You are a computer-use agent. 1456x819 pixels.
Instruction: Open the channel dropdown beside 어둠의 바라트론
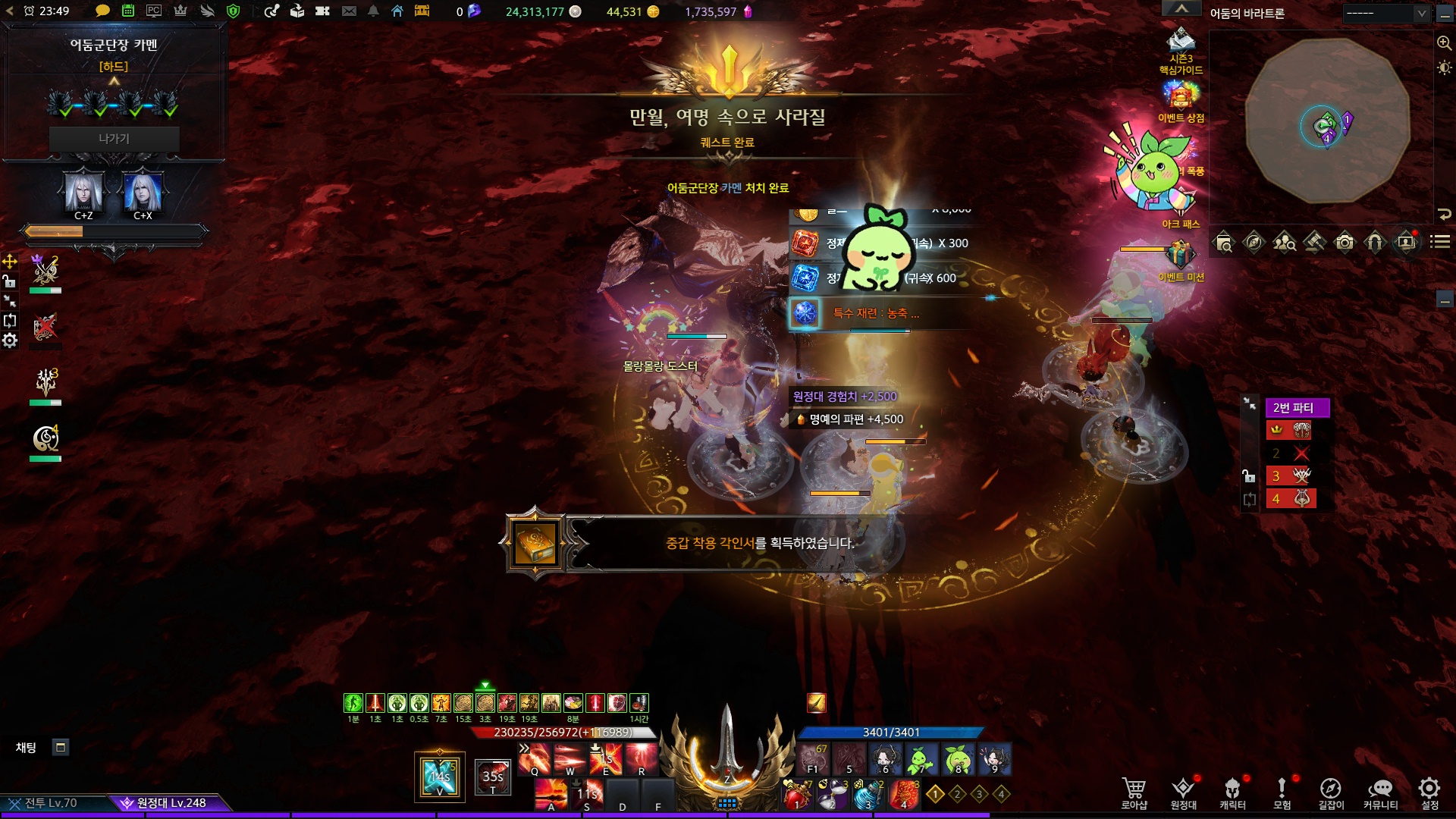pos(1386,13)
